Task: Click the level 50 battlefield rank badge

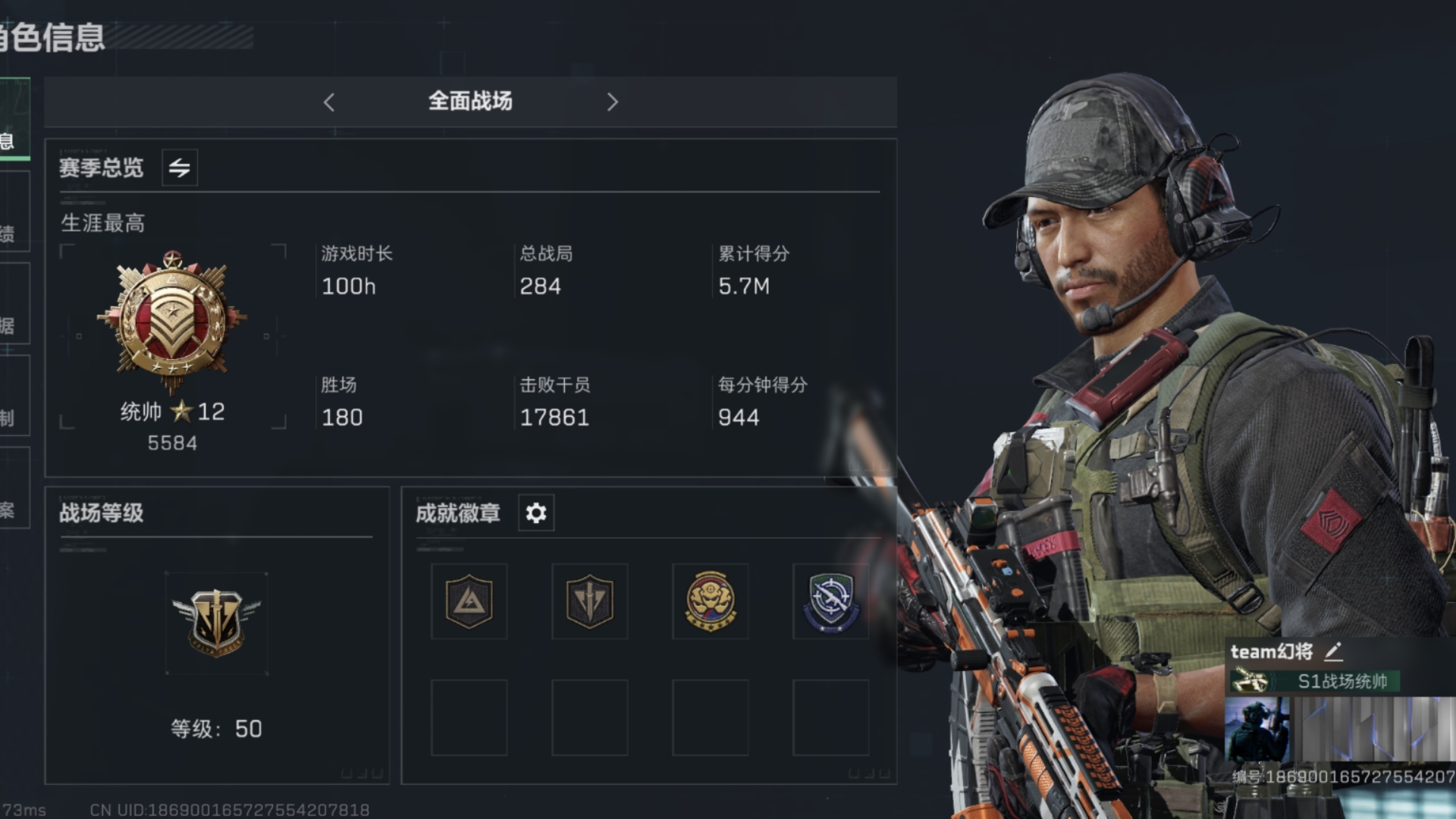Action: click(x=217, y=623)
